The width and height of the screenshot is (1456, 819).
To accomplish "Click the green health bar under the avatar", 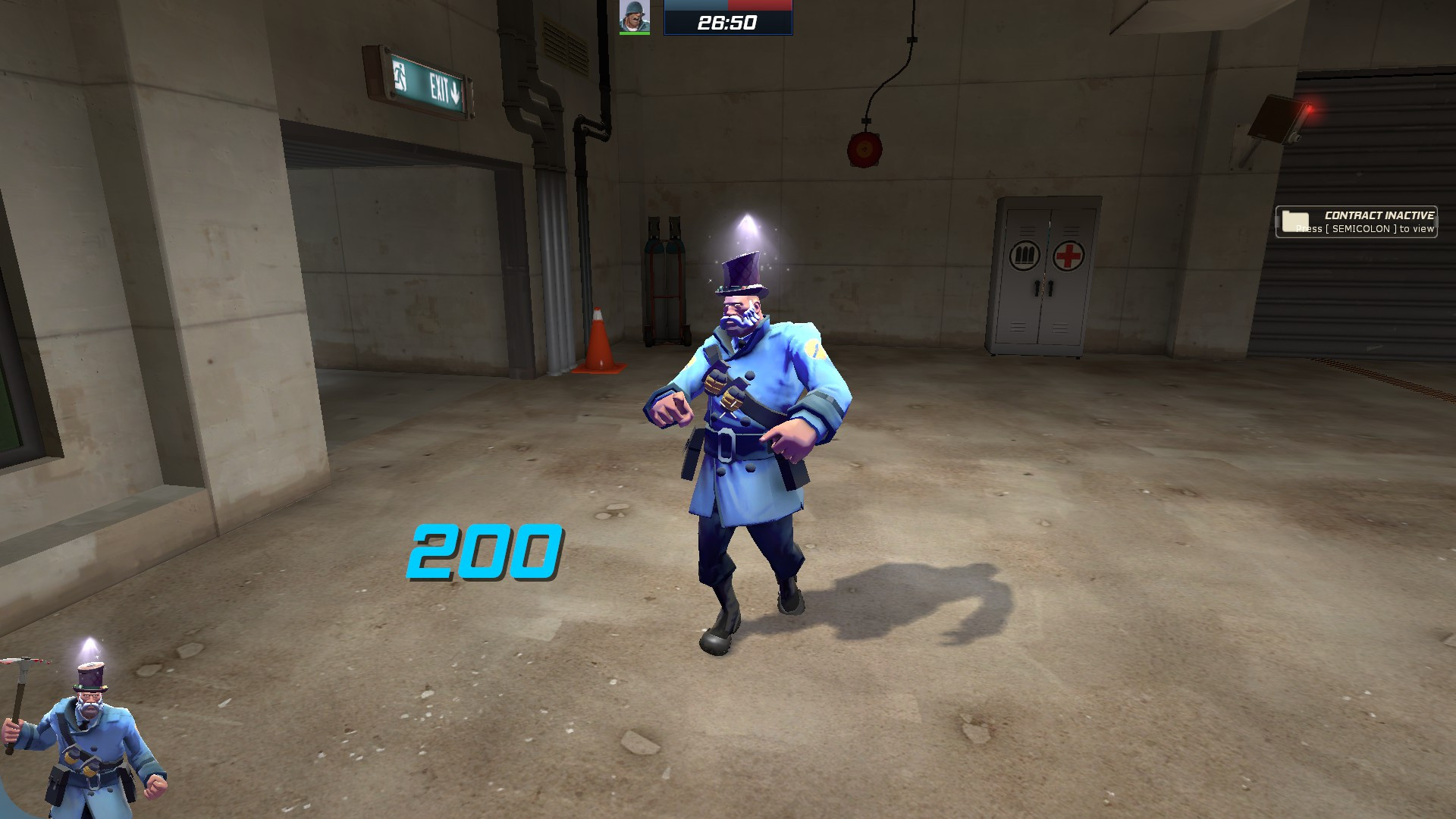I will [x=635, y=34].
